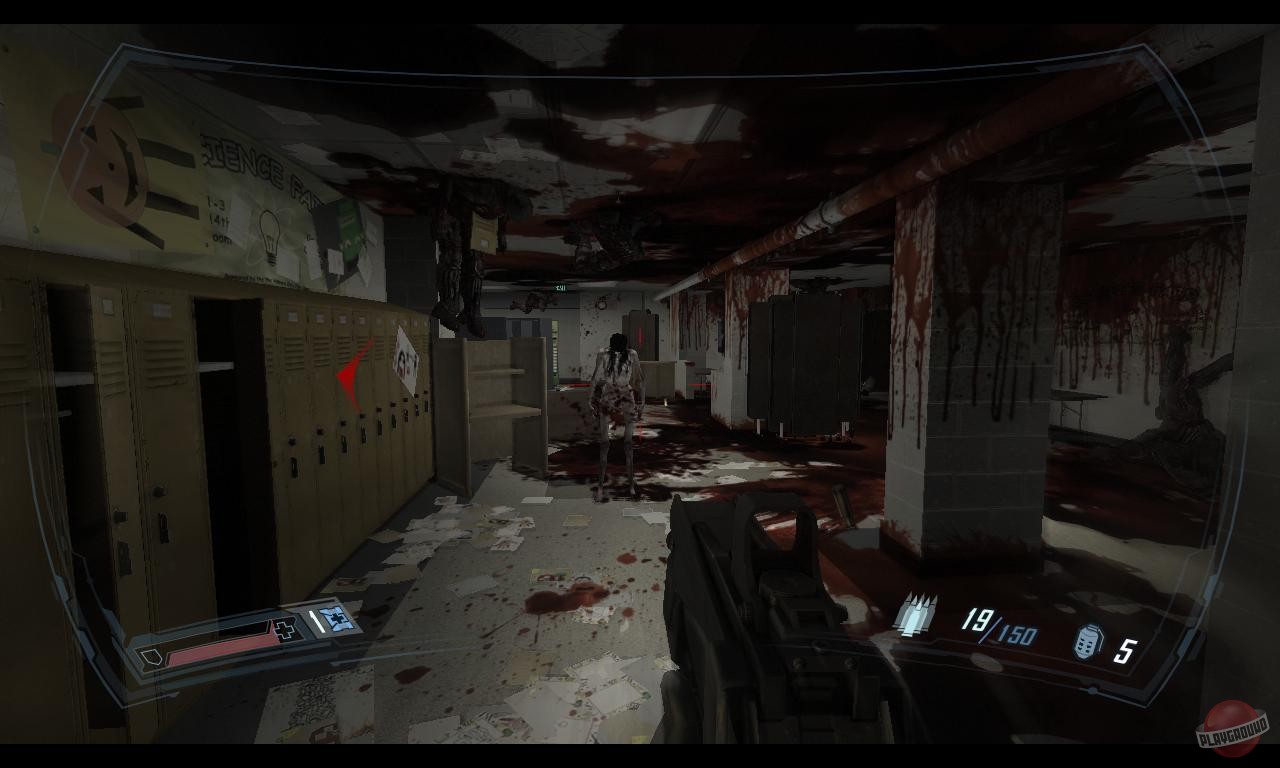Click the medkit cross icon beside the health bar
Screen dimensions: 1280x768
[x=283, y=630]
